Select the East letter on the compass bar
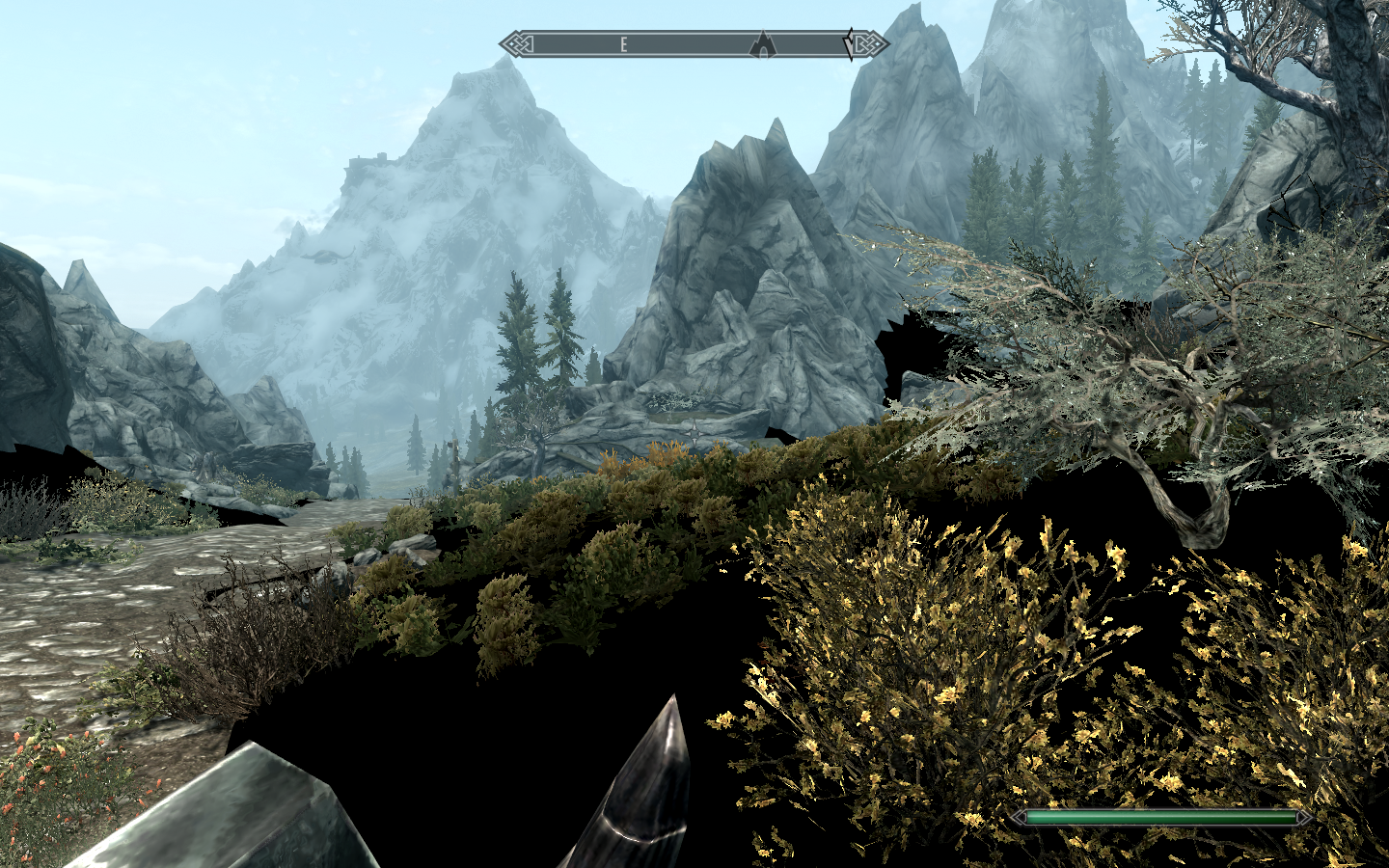Viewport: 1389px width, 868px height. tap(624, 44)
